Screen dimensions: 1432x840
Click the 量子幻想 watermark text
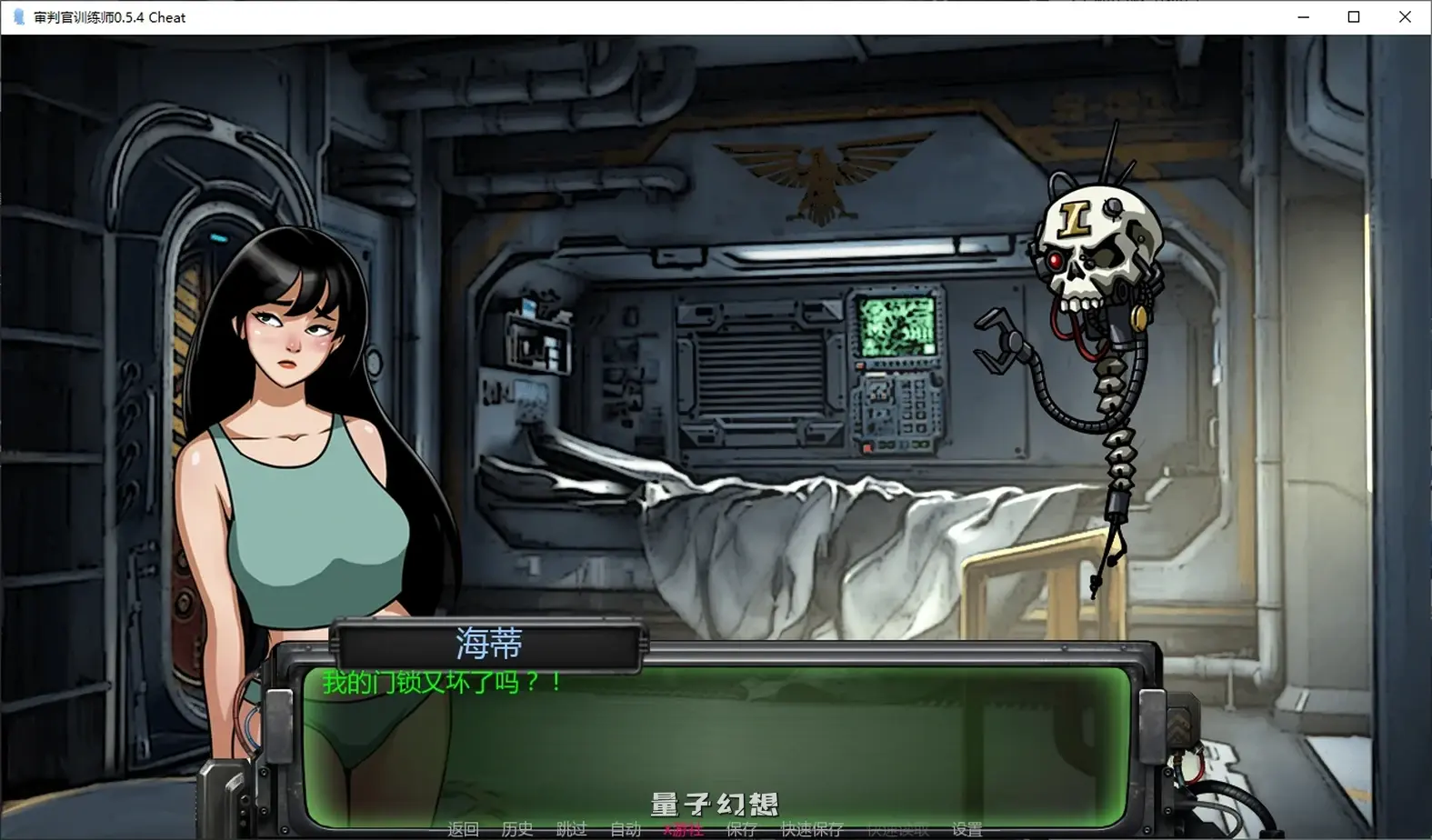[713, 804]
